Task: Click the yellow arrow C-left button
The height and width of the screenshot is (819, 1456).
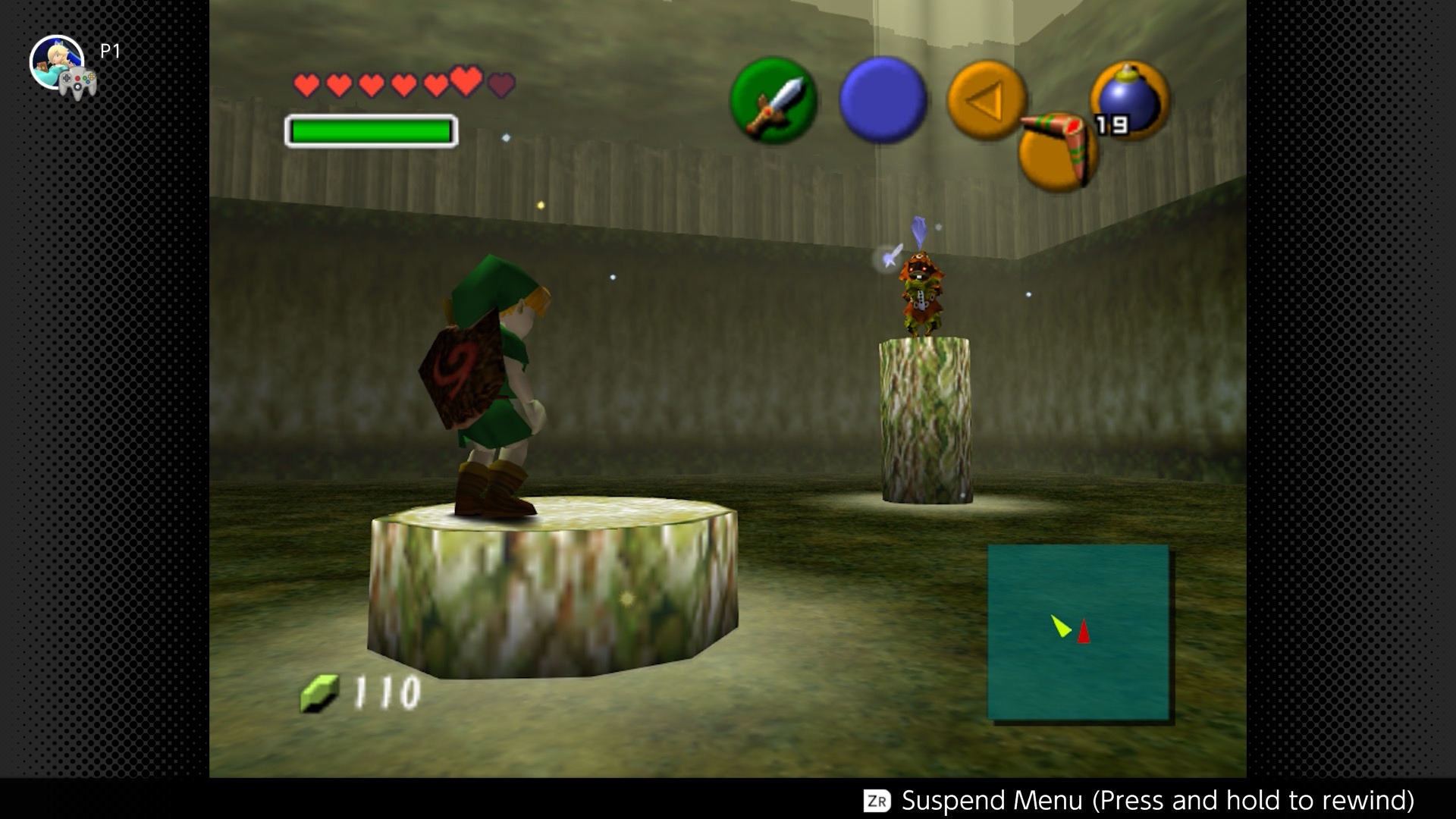Action: tap(986, 100)
